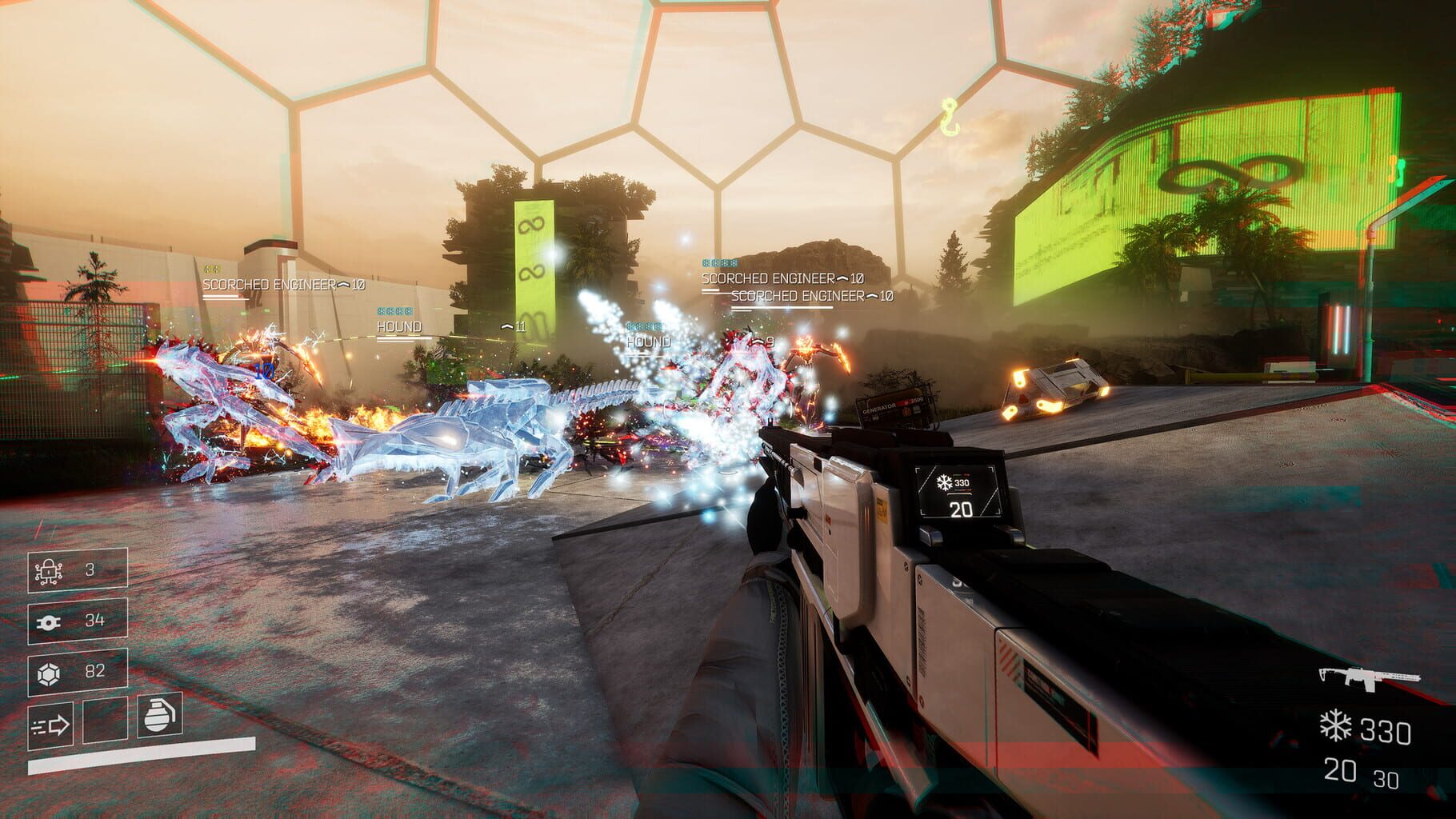Click the snowflake ammo icon near 330
This screenshot has height=819, width=1456.
pos(1336,725)
